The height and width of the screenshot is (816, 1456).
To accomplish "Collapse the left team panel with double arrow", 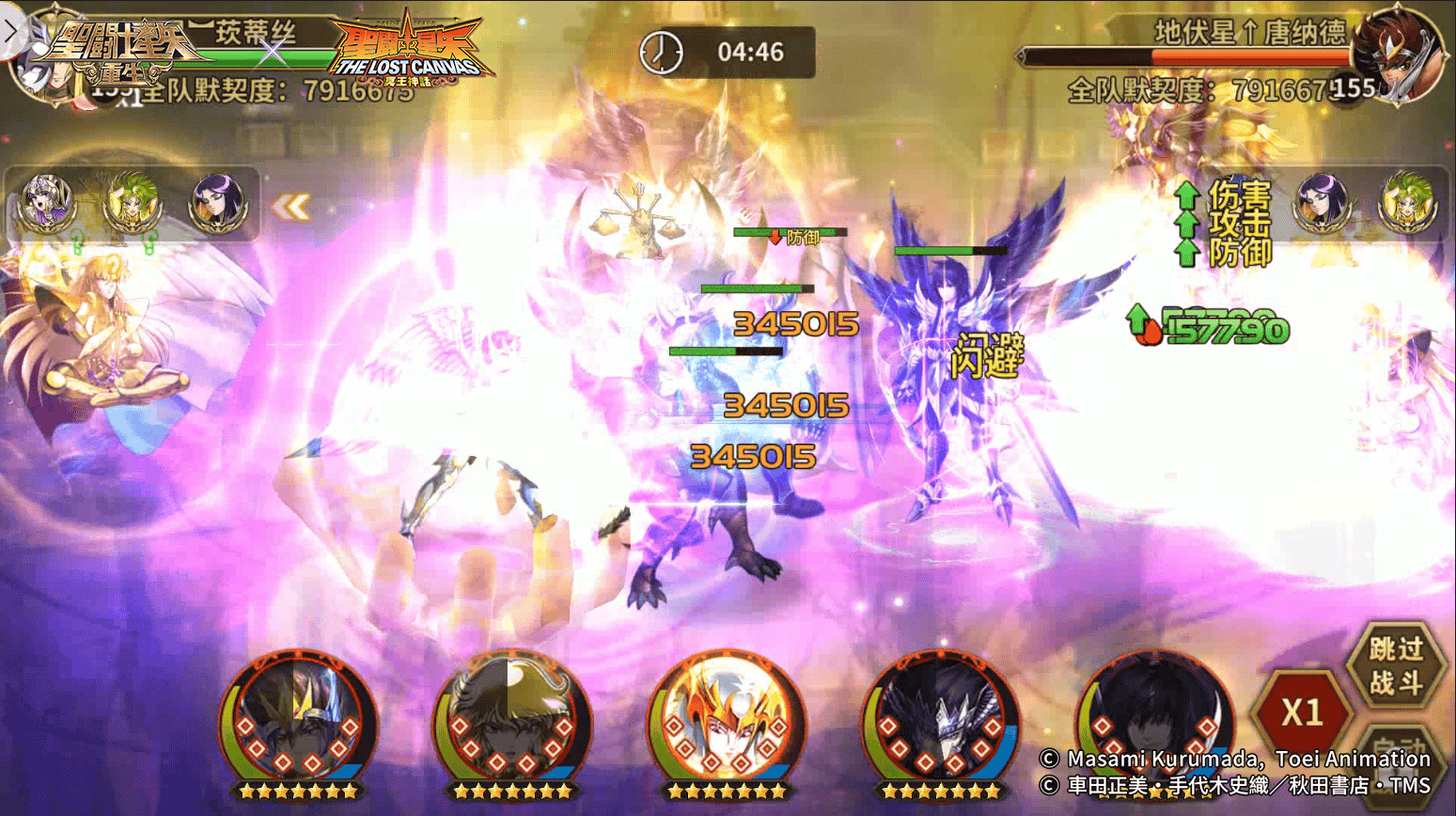I will (291, 207).
